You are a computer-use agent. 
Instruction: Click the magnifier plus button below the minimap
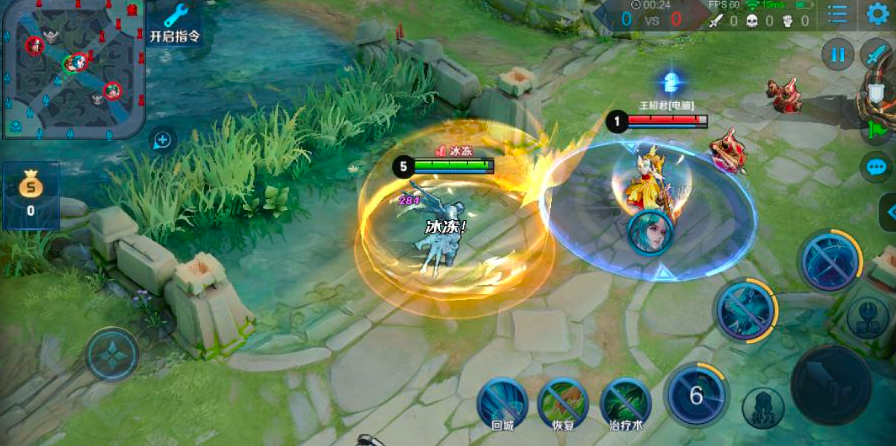tap(162, 140)
